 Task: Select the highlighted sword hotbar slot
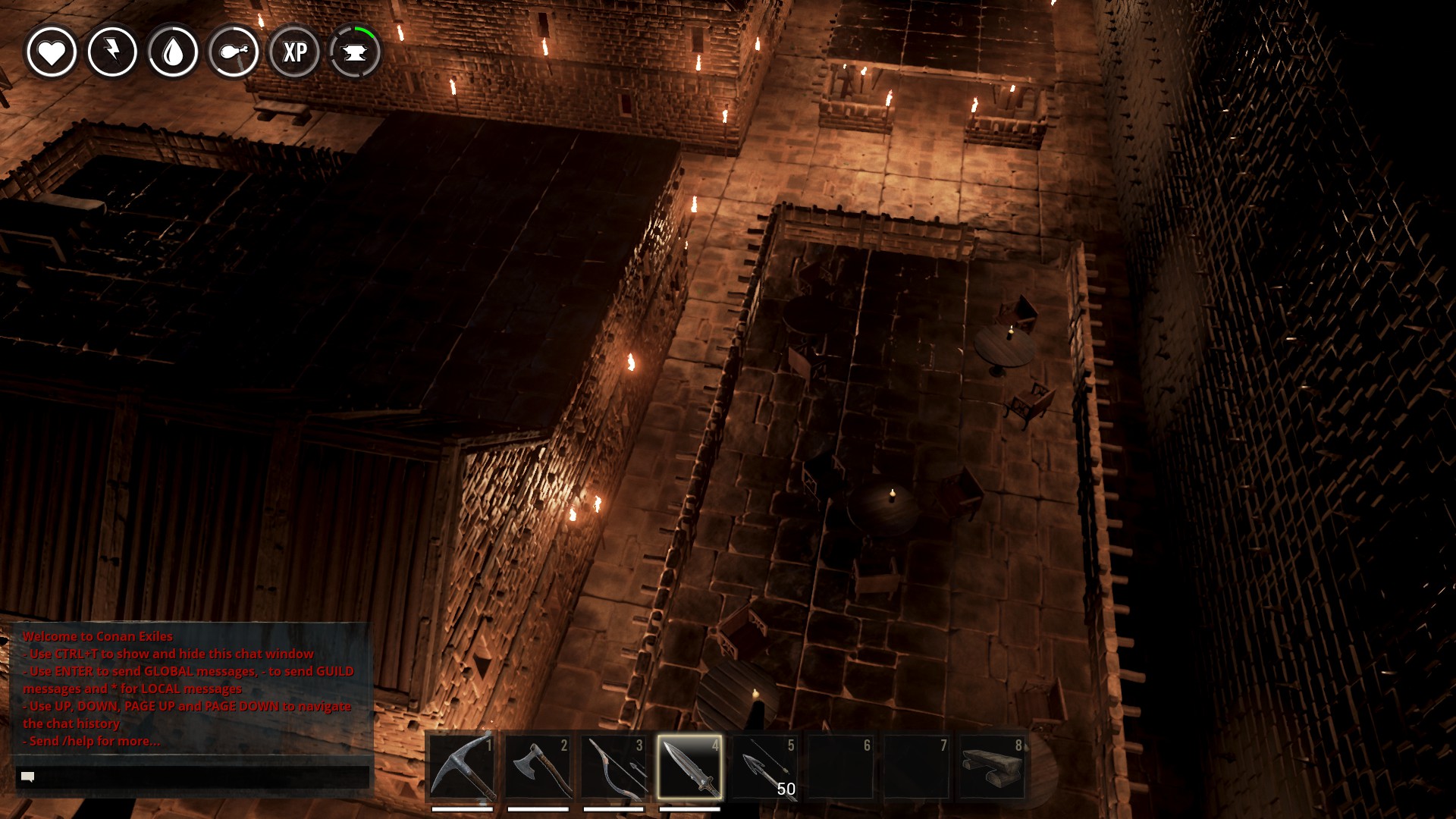pyautogui.click(x=689, y=767)
